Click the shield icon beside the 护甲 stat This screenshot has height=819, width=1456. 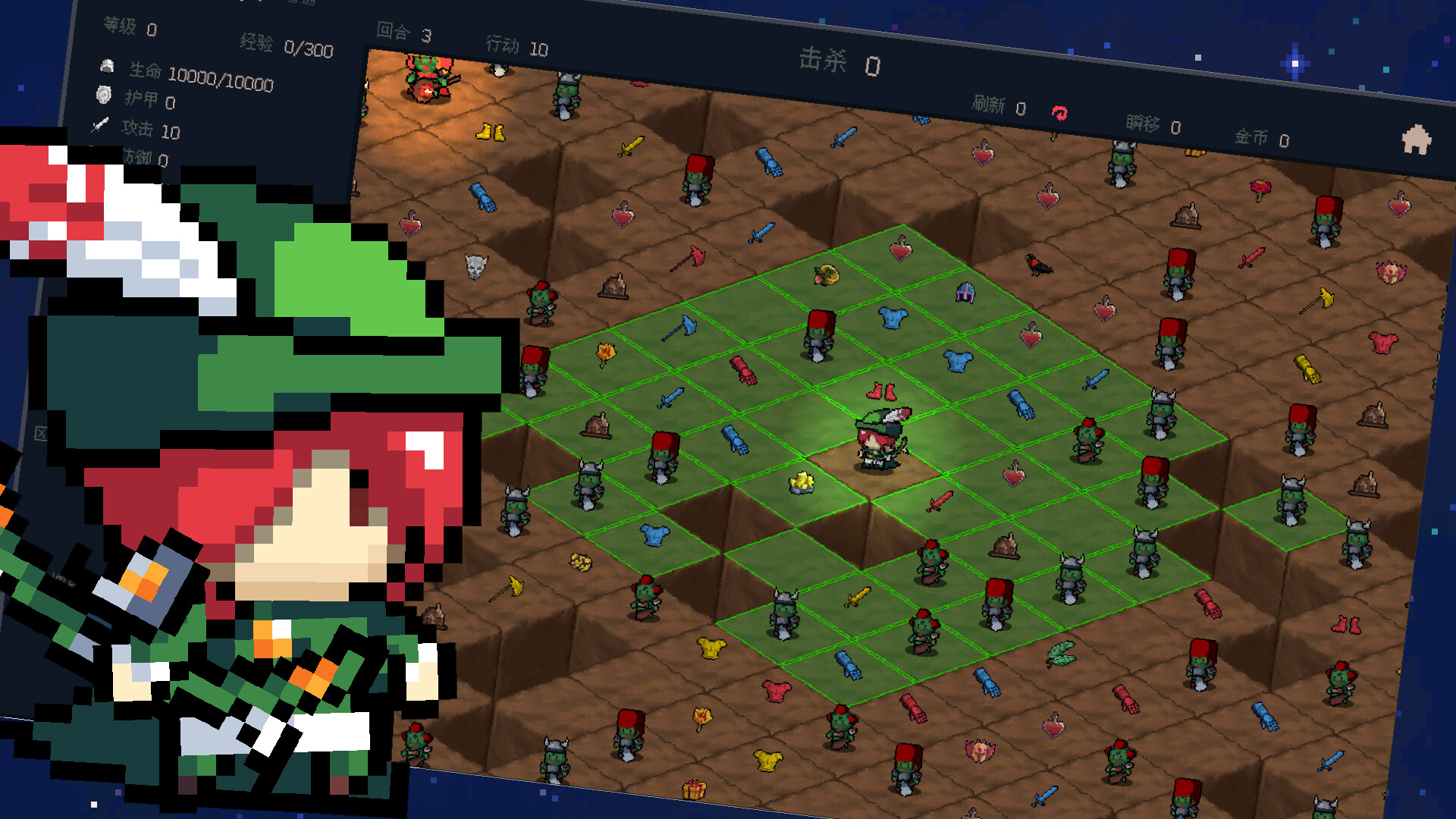[x=104, y=97]
